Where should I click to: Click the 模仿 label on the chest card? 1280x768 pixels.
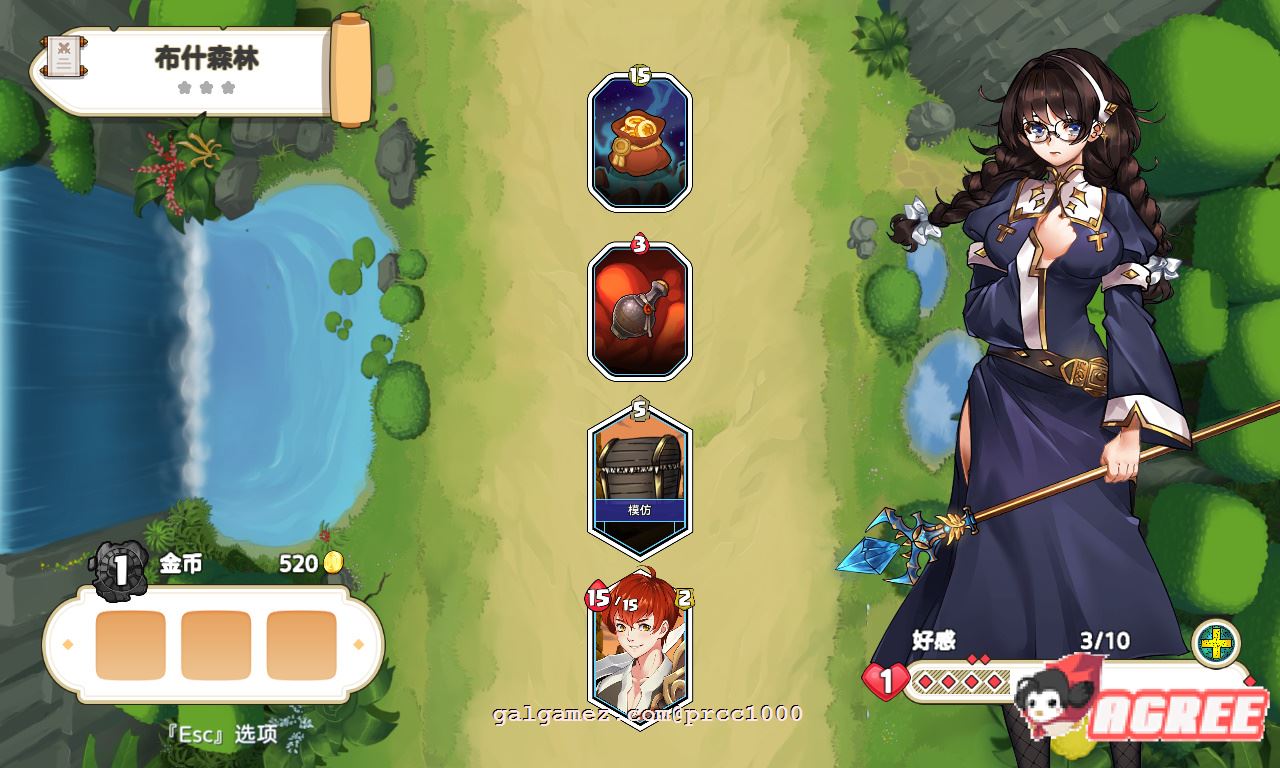[x=638, y=511]
